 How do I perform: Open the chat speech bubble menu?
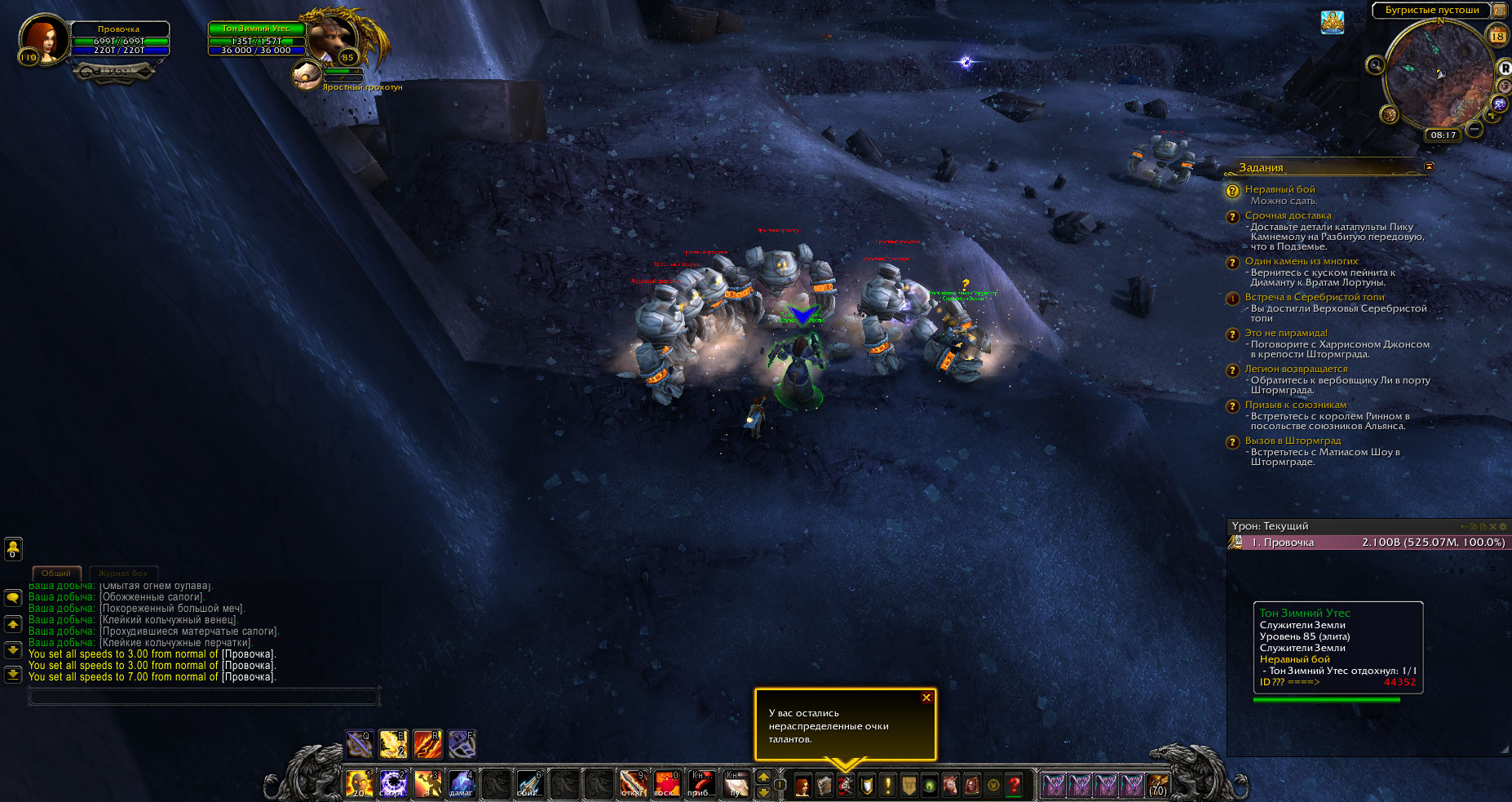(13, 598)
